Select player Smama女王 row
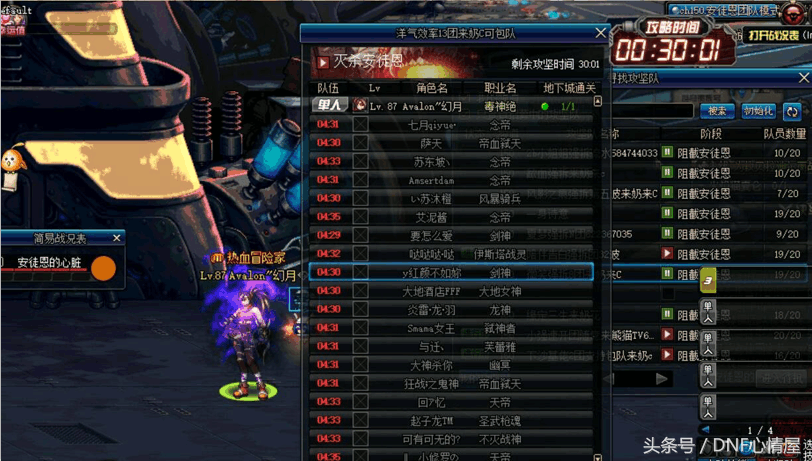 pyautogui.click(x=450, y=328)
